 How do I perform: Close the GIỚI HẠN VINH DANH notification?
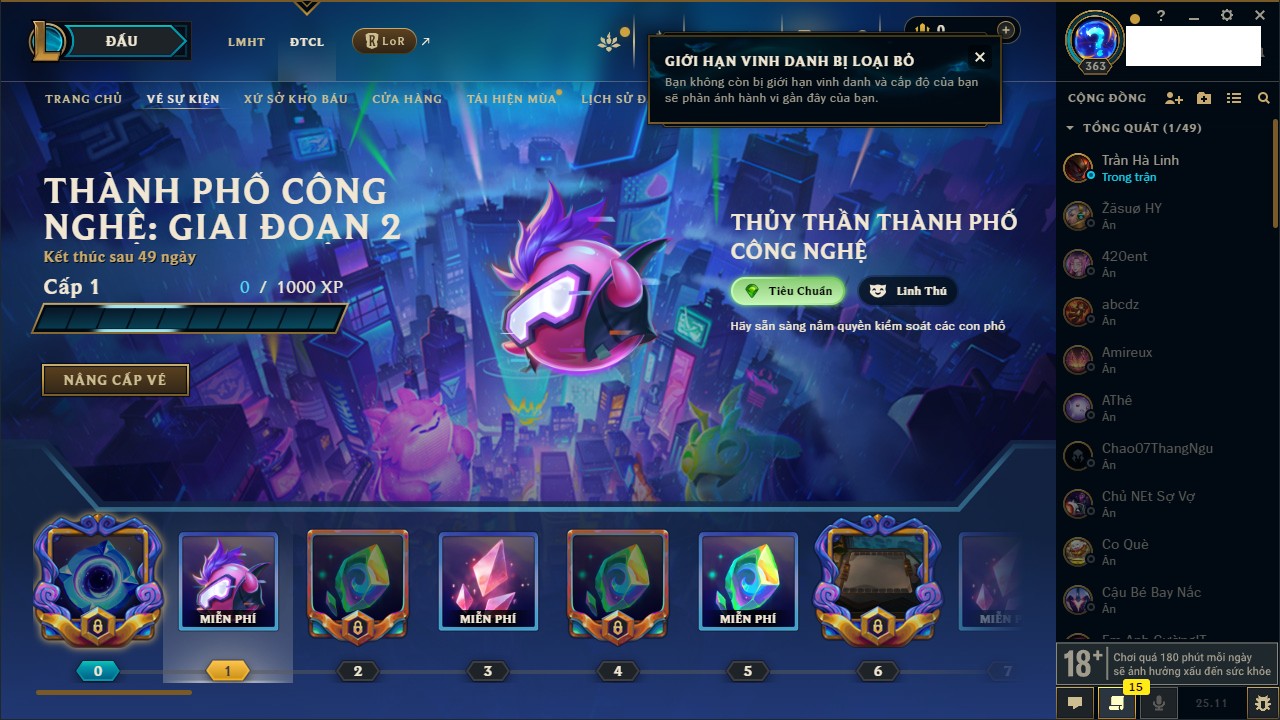[980, 58]
